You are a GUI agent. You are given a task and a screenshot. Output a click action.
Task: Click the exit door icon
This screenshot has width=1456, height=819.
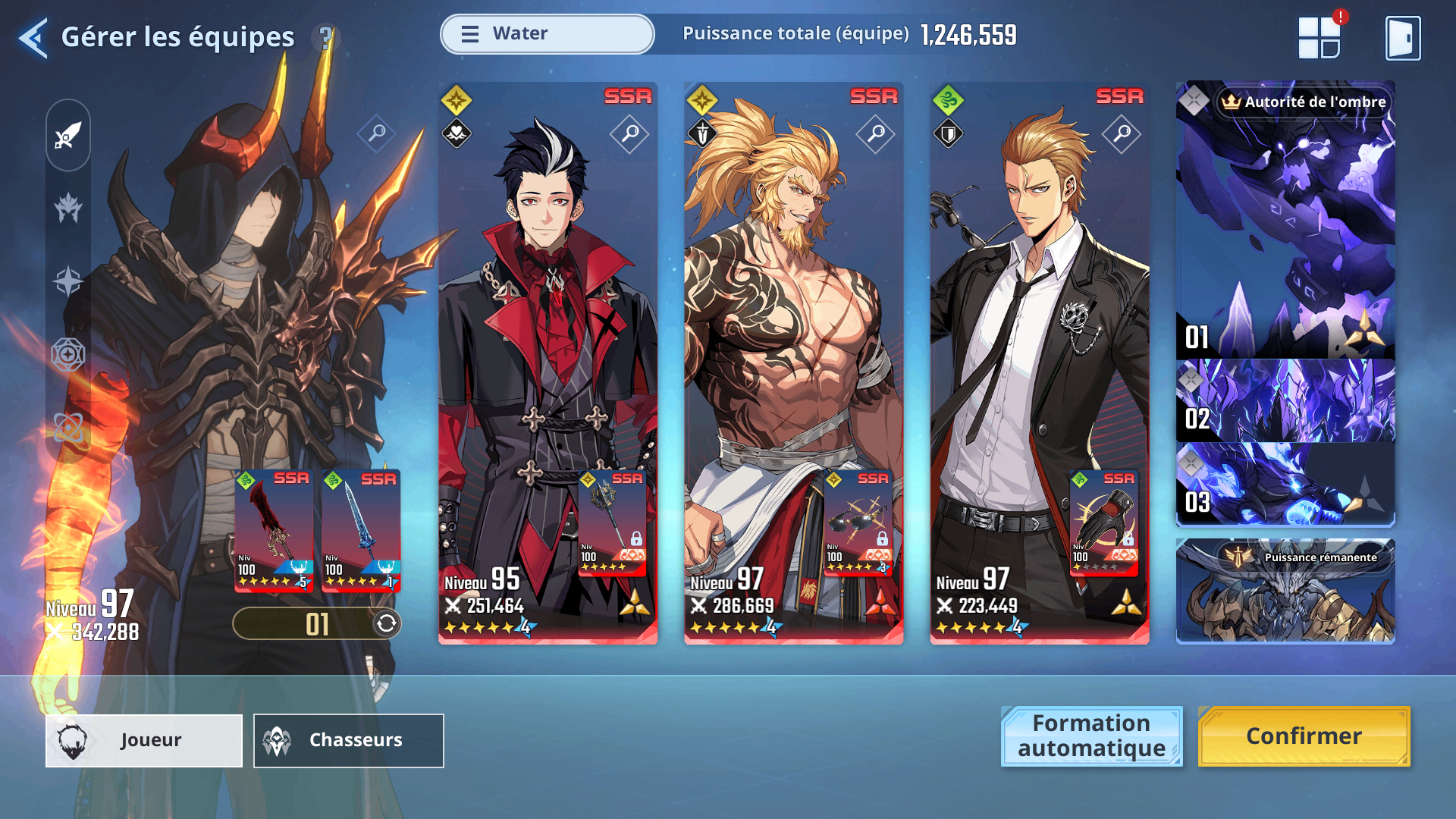[x=1402, y=38]
